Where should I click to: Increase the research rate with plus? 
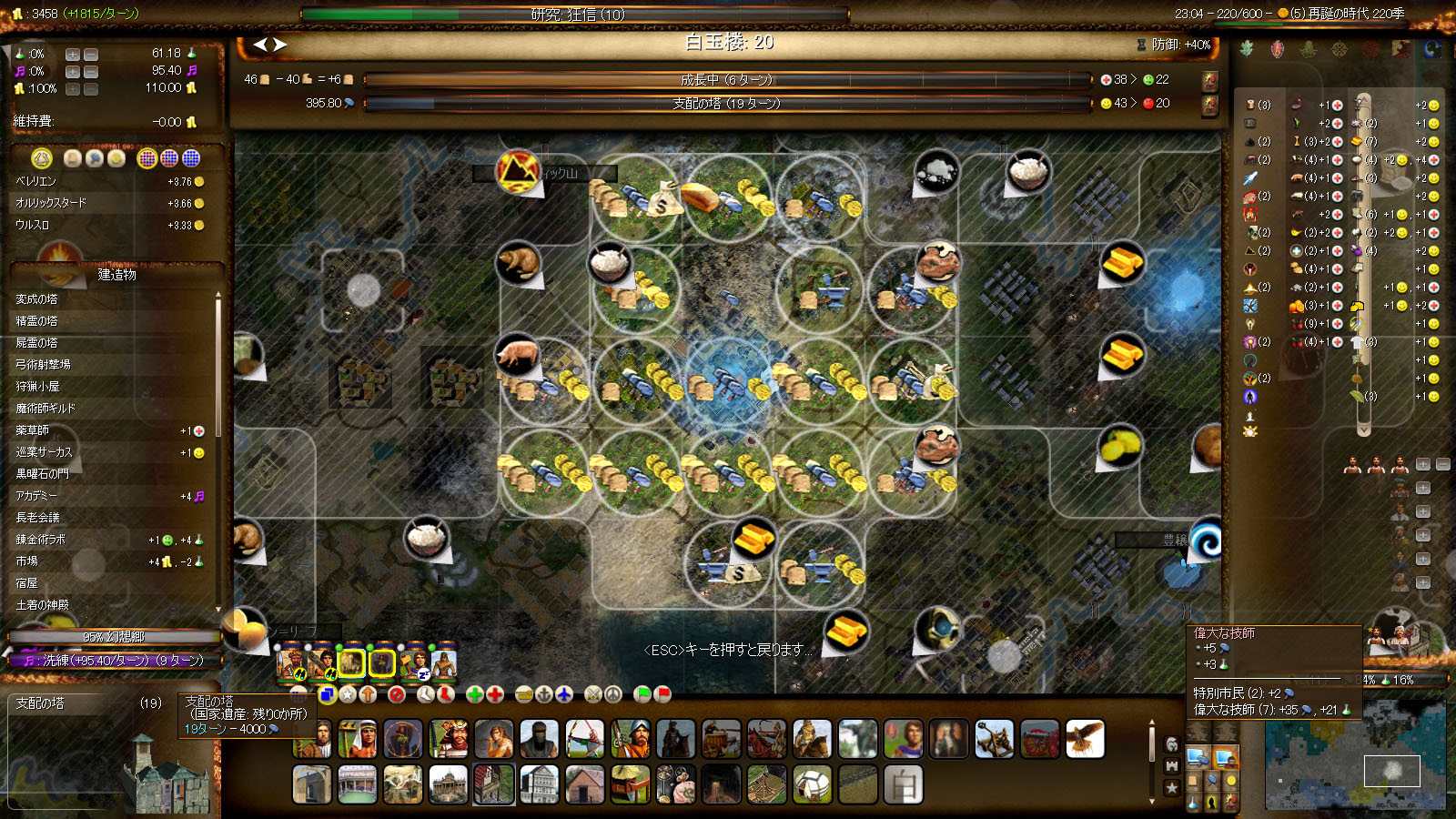(72, 55)
